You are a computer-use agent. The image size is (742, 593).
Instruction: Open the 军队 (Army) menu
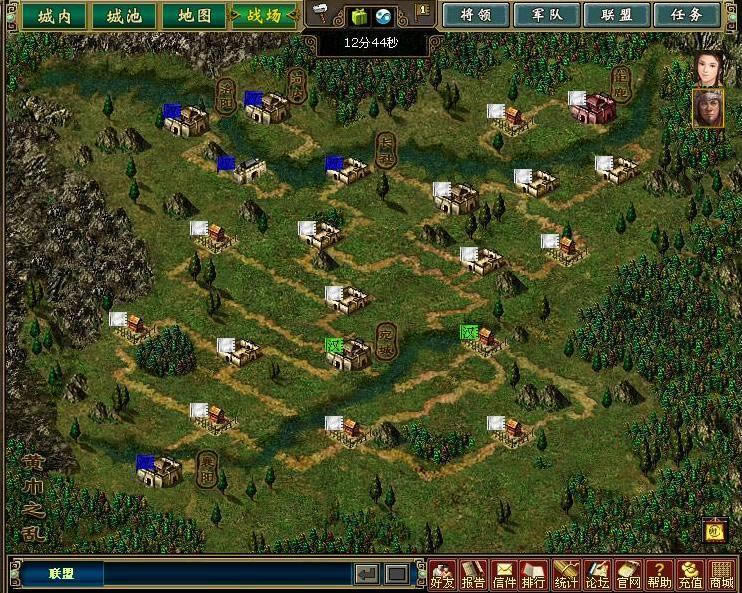(x=544, y=15)
